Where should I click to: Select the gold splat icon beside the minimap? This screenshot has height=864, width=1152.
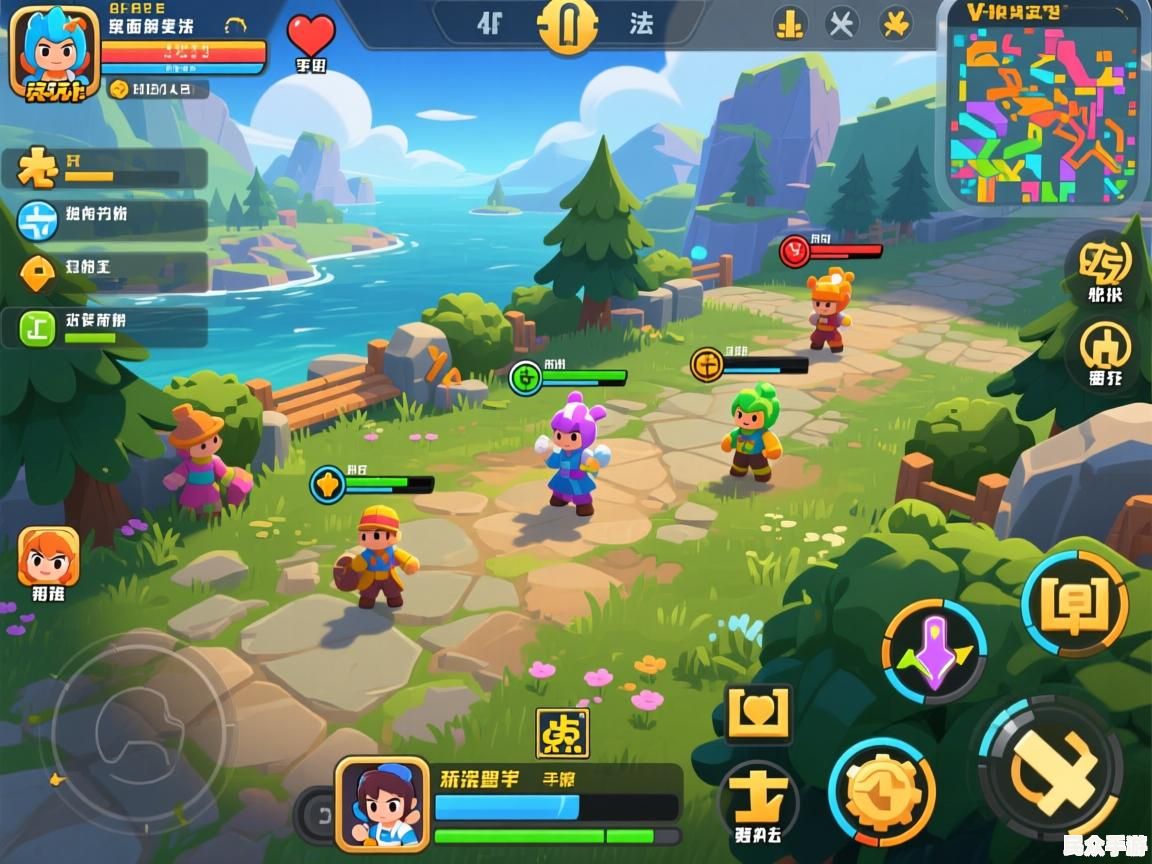pyautogui.click(x=894, y=23)
